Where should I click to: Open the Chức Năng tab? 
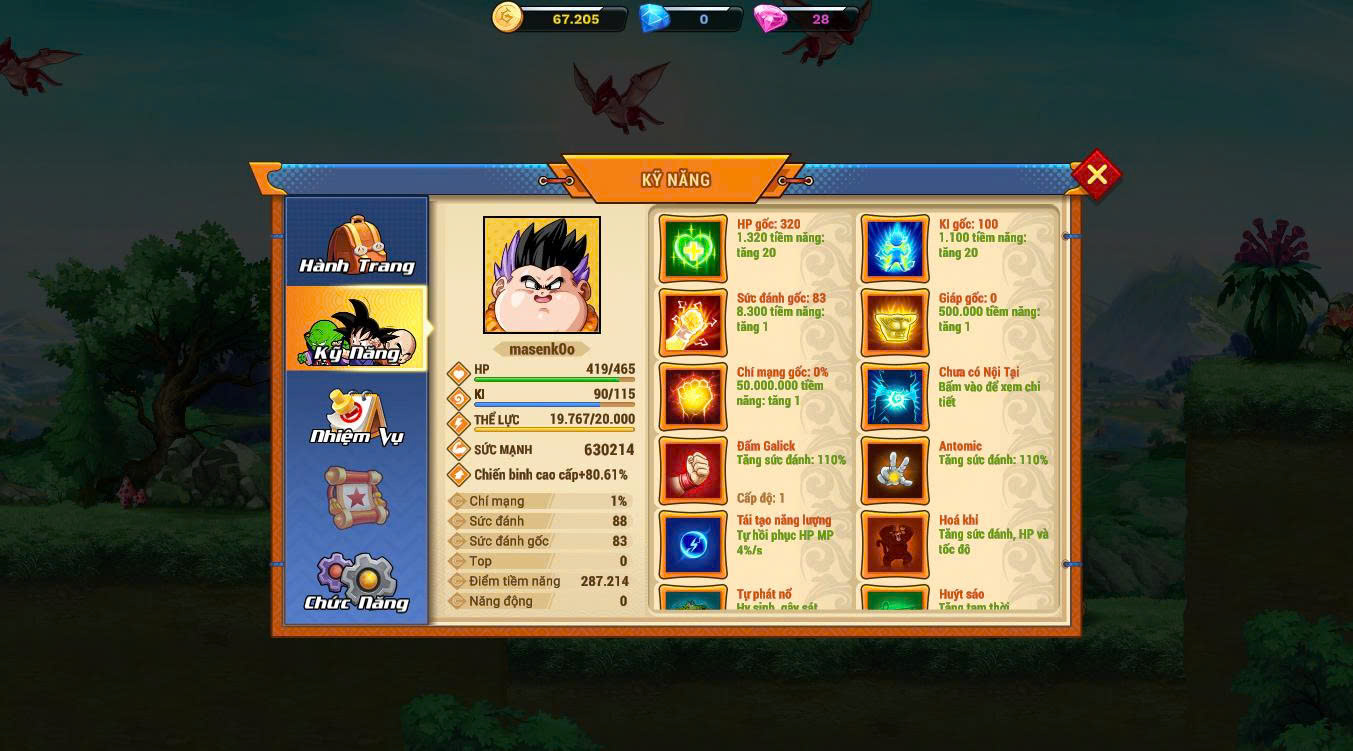pos(357,582)
